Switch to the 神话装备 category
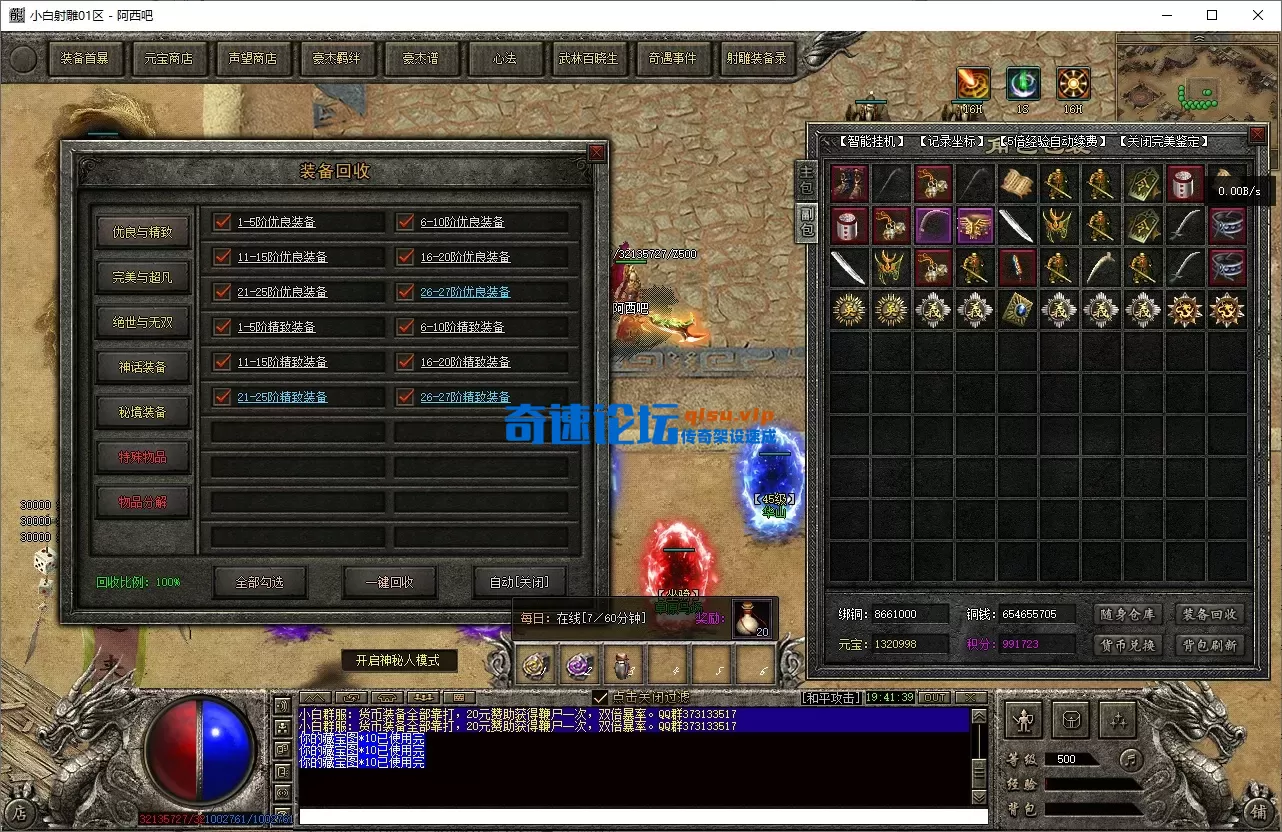Image resolution: width=1282 pixels, height=832 pixels. coord(142,367)
